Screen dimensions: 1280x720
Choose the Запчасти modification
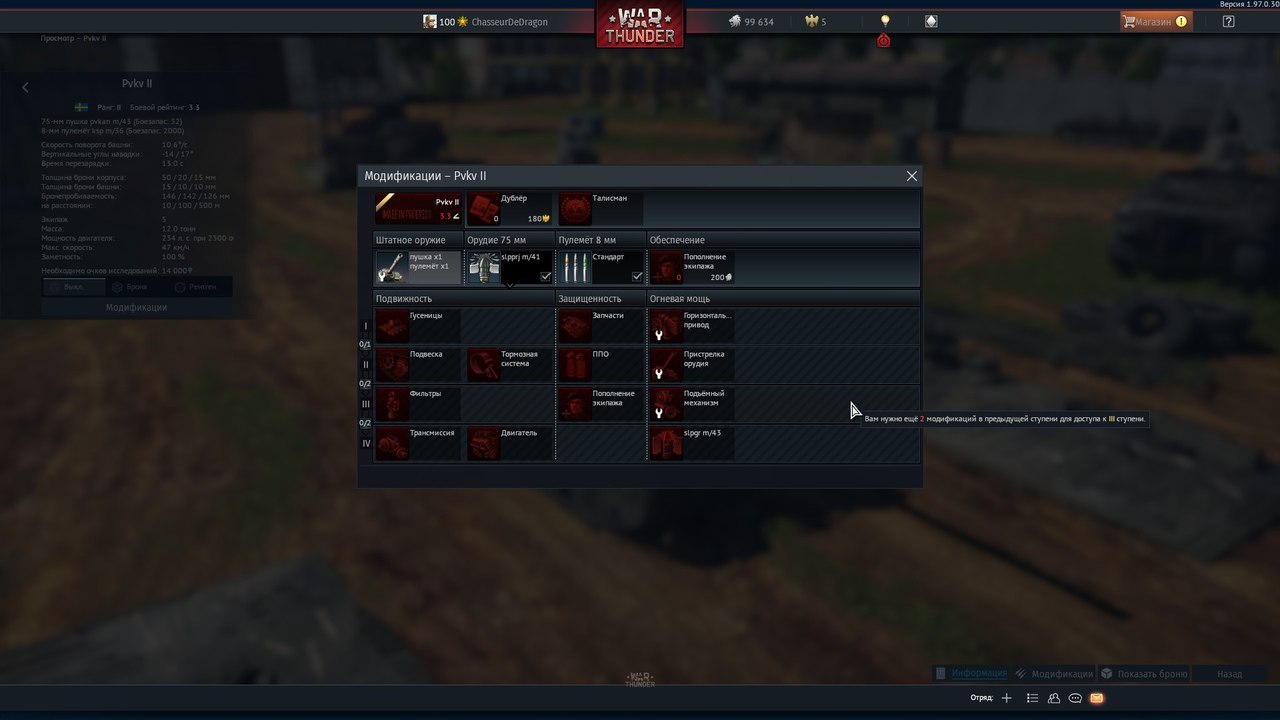(x=600, y=326)
